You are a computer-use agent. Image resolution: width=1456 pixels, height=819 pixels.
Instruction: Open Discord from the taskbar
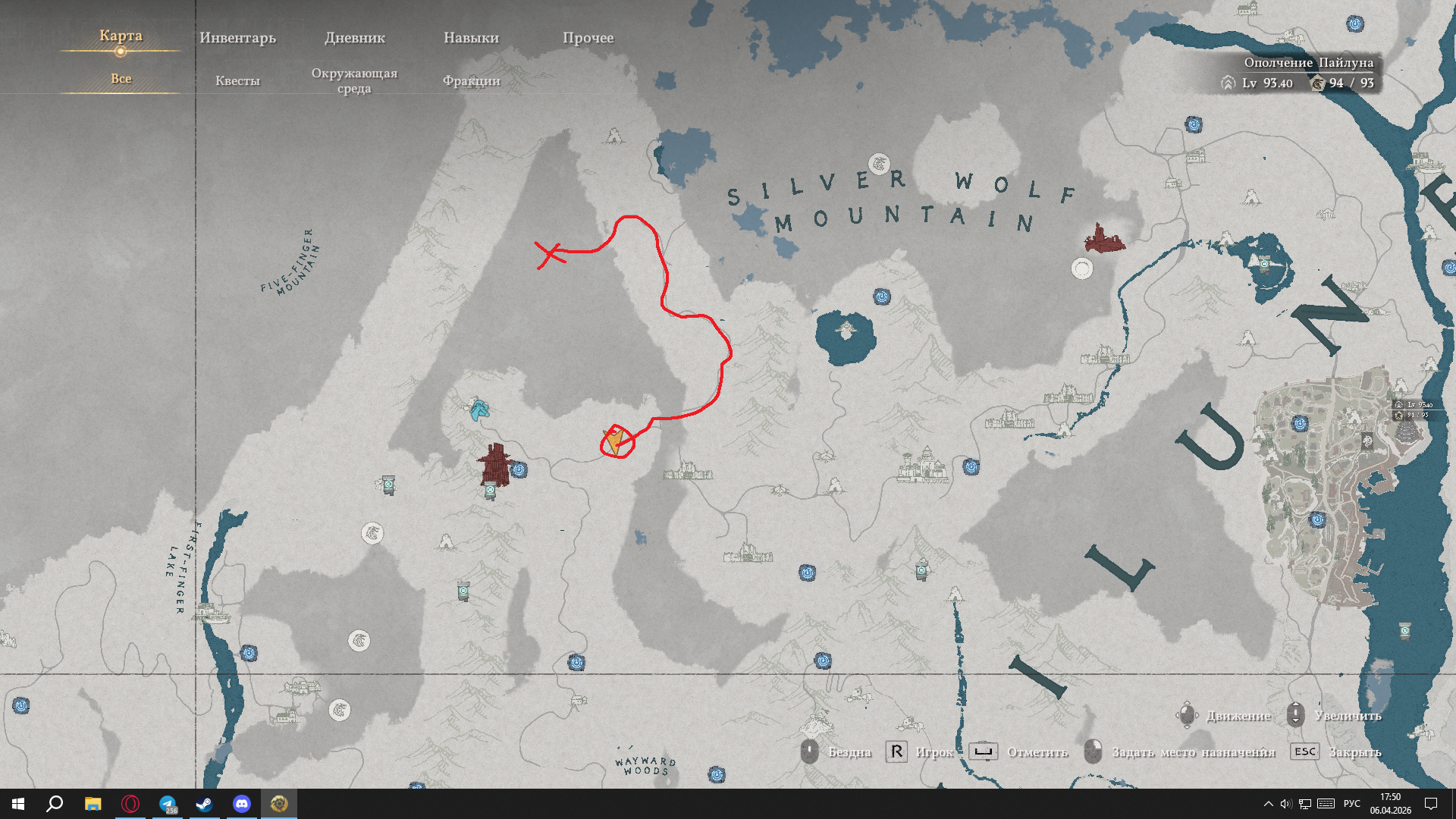tap(241, 804)
